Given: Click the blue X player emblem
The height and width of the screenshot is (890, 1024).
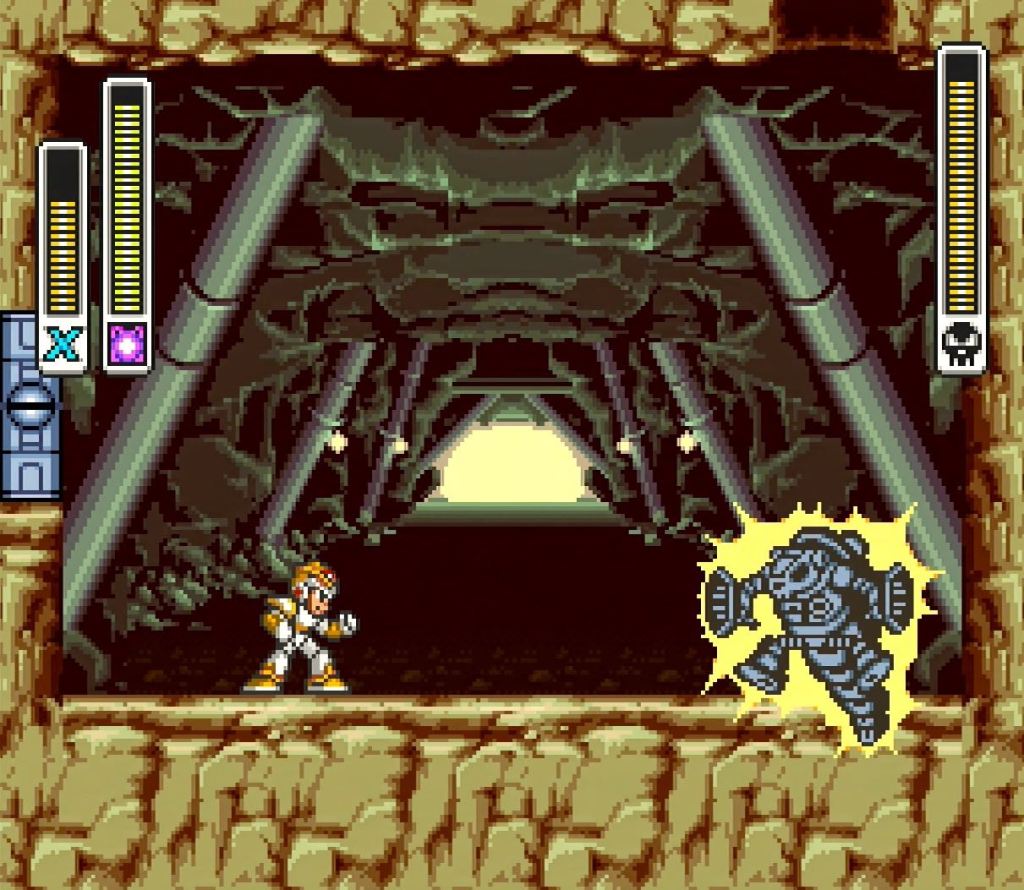Looking at the screenshot, I should tap(62, 346).
